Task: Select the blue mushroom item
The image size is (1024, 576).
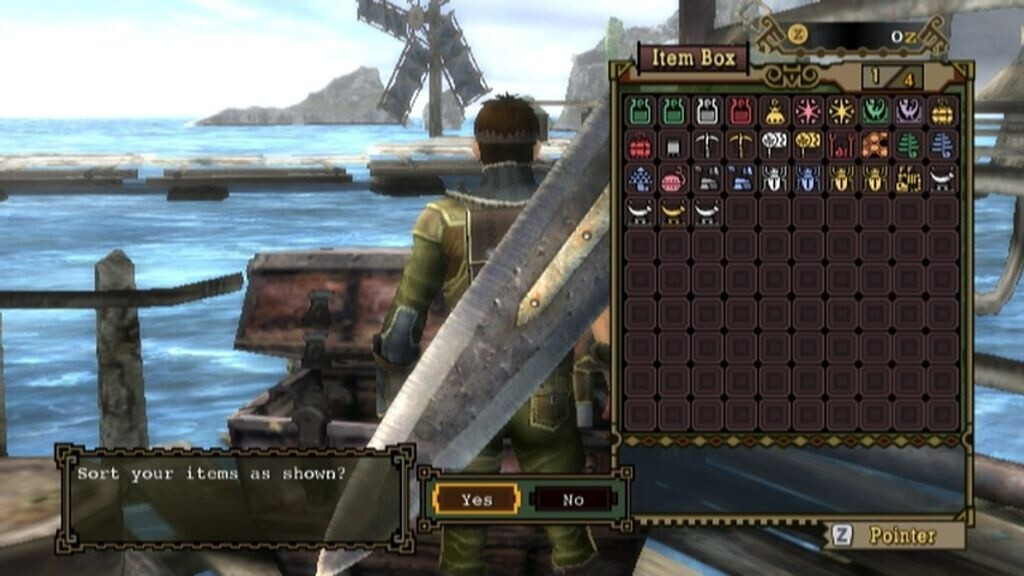Action: click(640, 179)
